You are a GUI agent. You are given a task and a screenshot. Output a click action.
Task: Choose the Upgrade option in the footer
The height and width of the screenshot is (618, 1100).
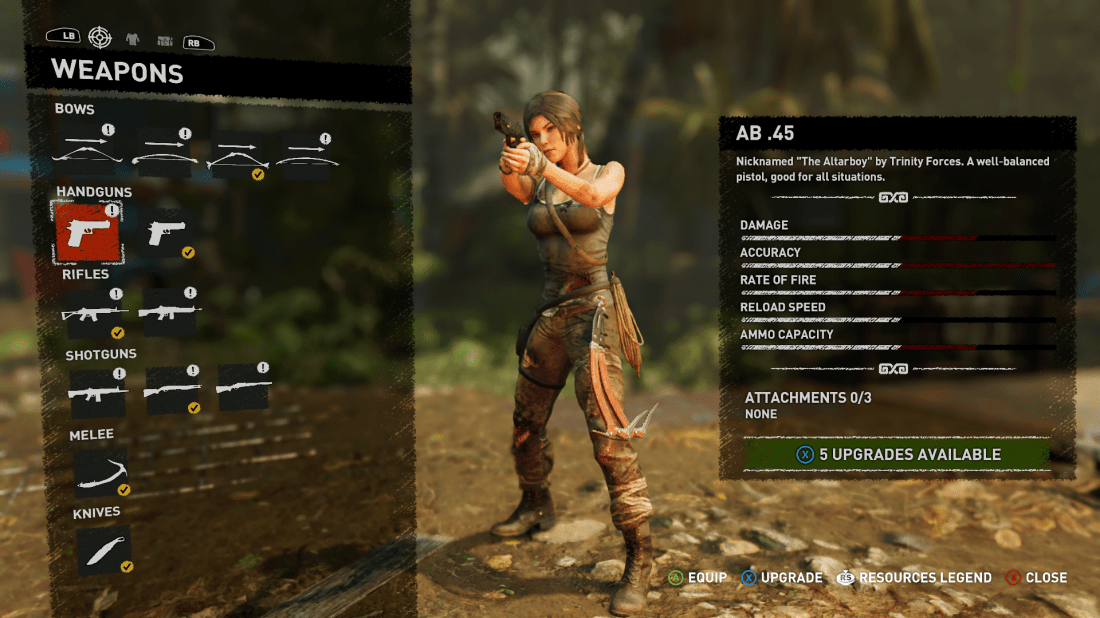pyautogui.click(x=781, y=577)
